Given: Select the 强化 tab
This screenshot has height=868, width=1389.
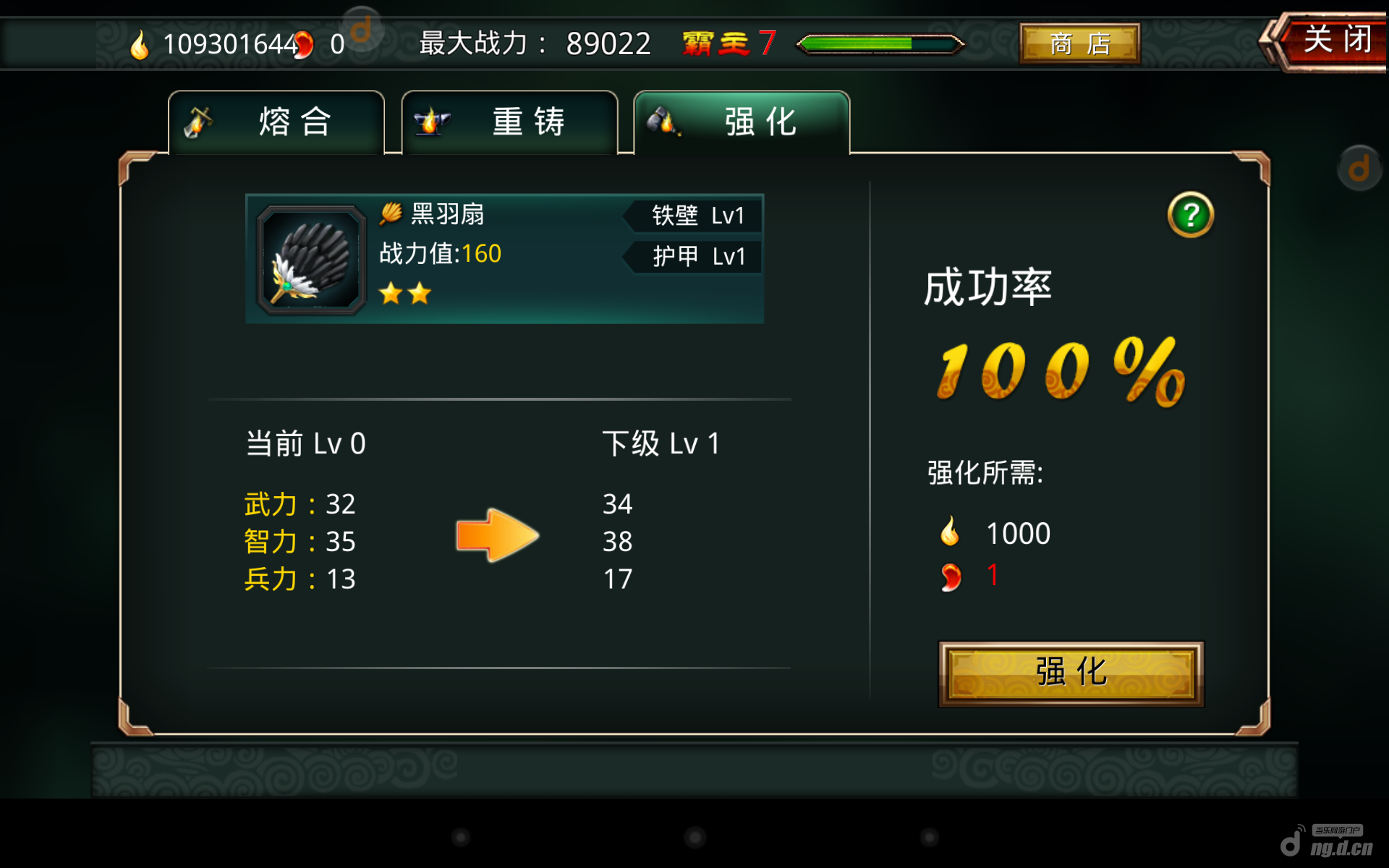Looking at the screenshot, I should coord(742,122).
